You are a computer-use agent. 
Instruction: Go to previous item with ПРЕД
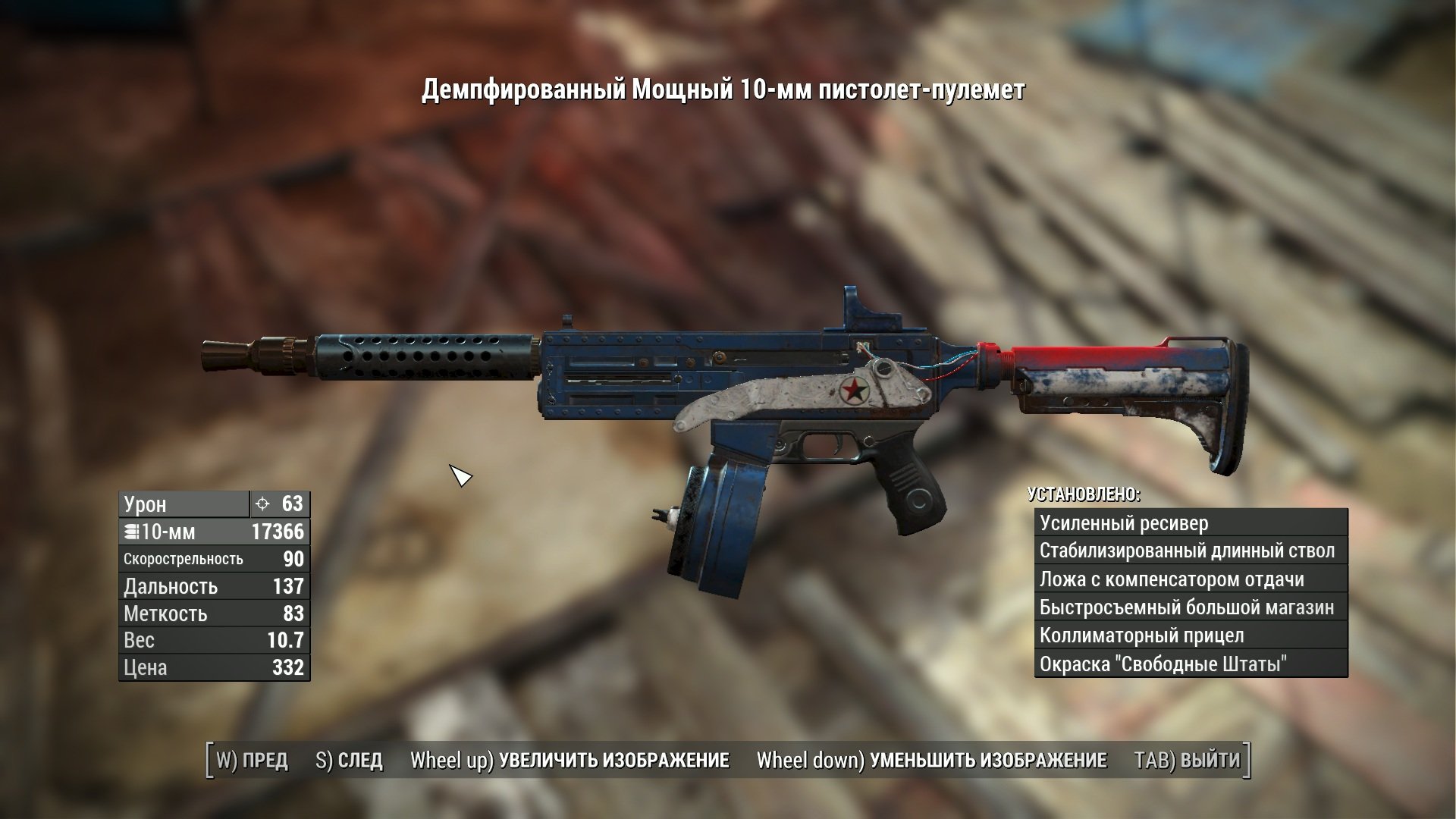[x=253, y=760]
